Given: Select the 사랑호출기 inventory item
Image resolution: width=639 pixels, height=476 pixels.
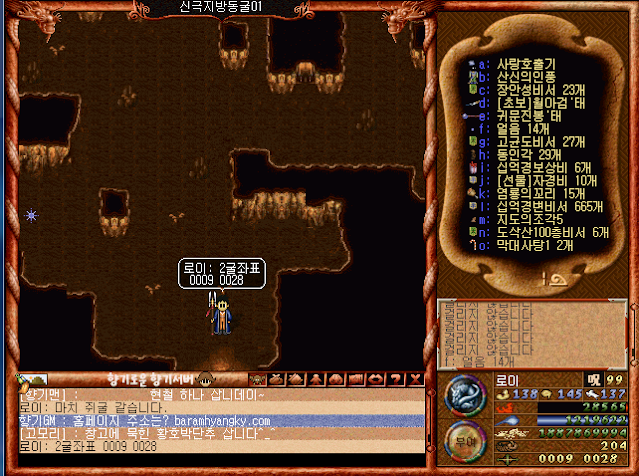Looking at the screenshot, I should coord(530,64).
